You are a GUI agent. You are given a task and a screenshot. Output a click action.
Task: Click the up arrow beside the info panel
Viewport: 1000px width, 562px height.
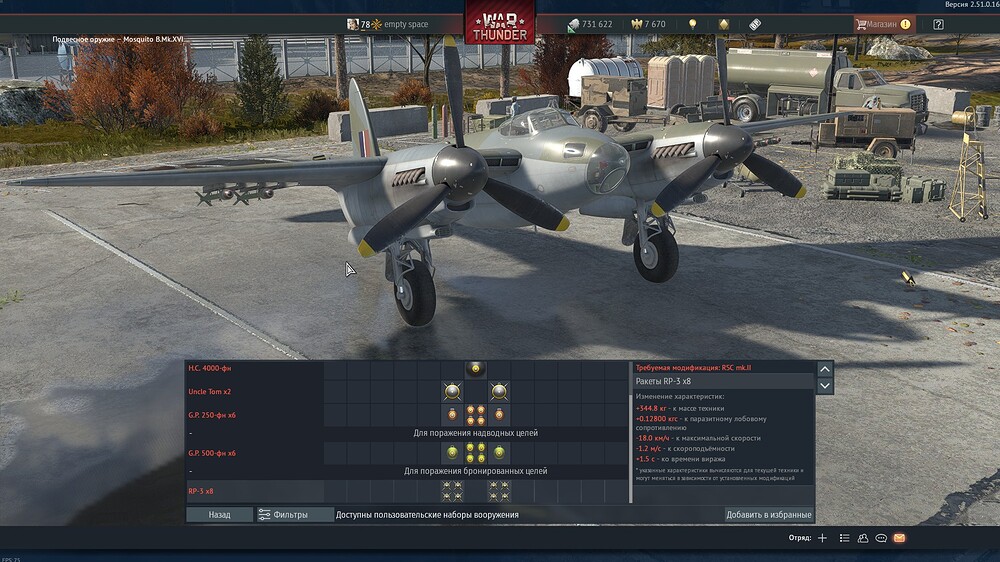(x=825, y=369)
